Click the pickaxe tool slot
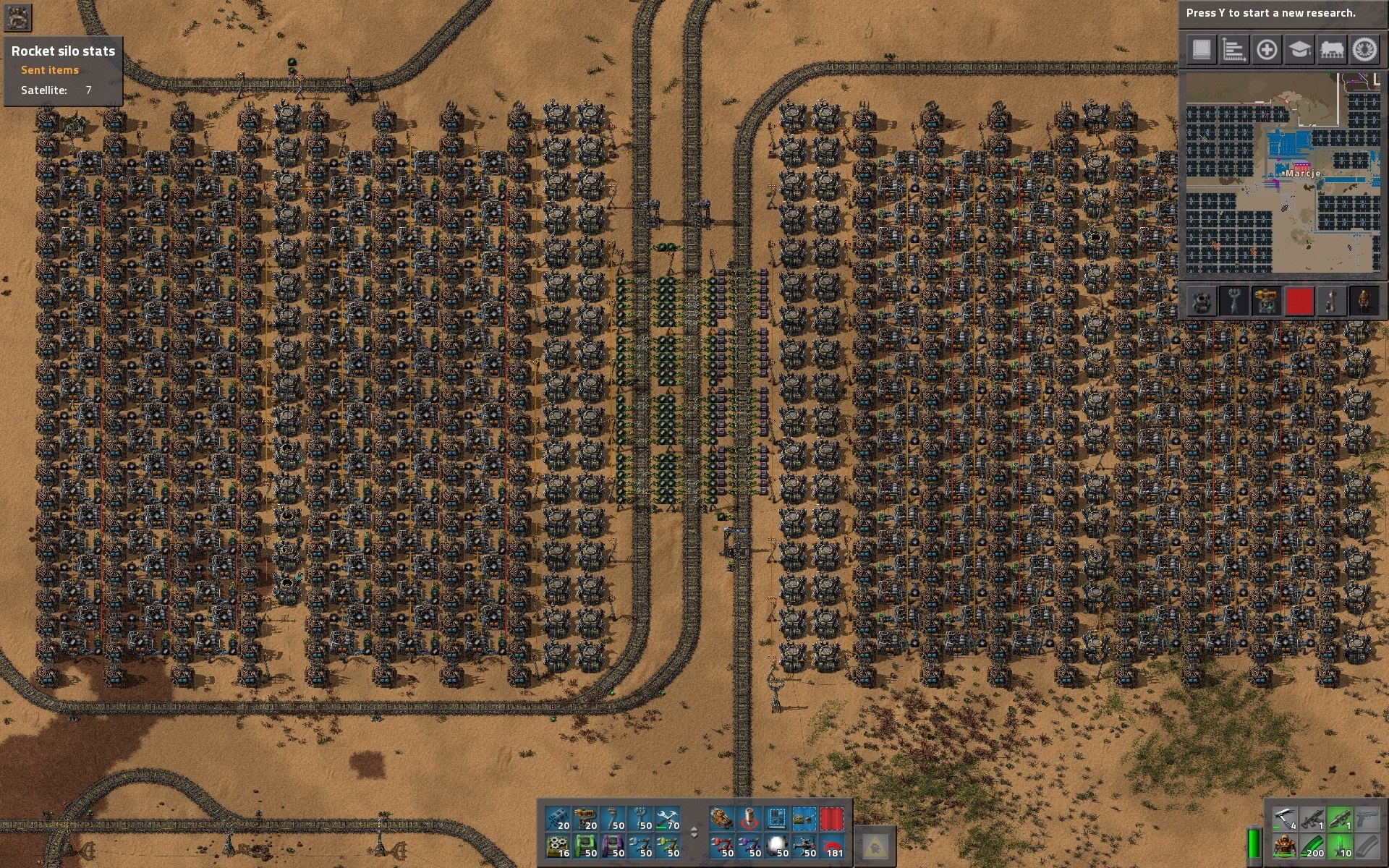This screenshot has width=1389, height=868. [x=1284, y=820]
